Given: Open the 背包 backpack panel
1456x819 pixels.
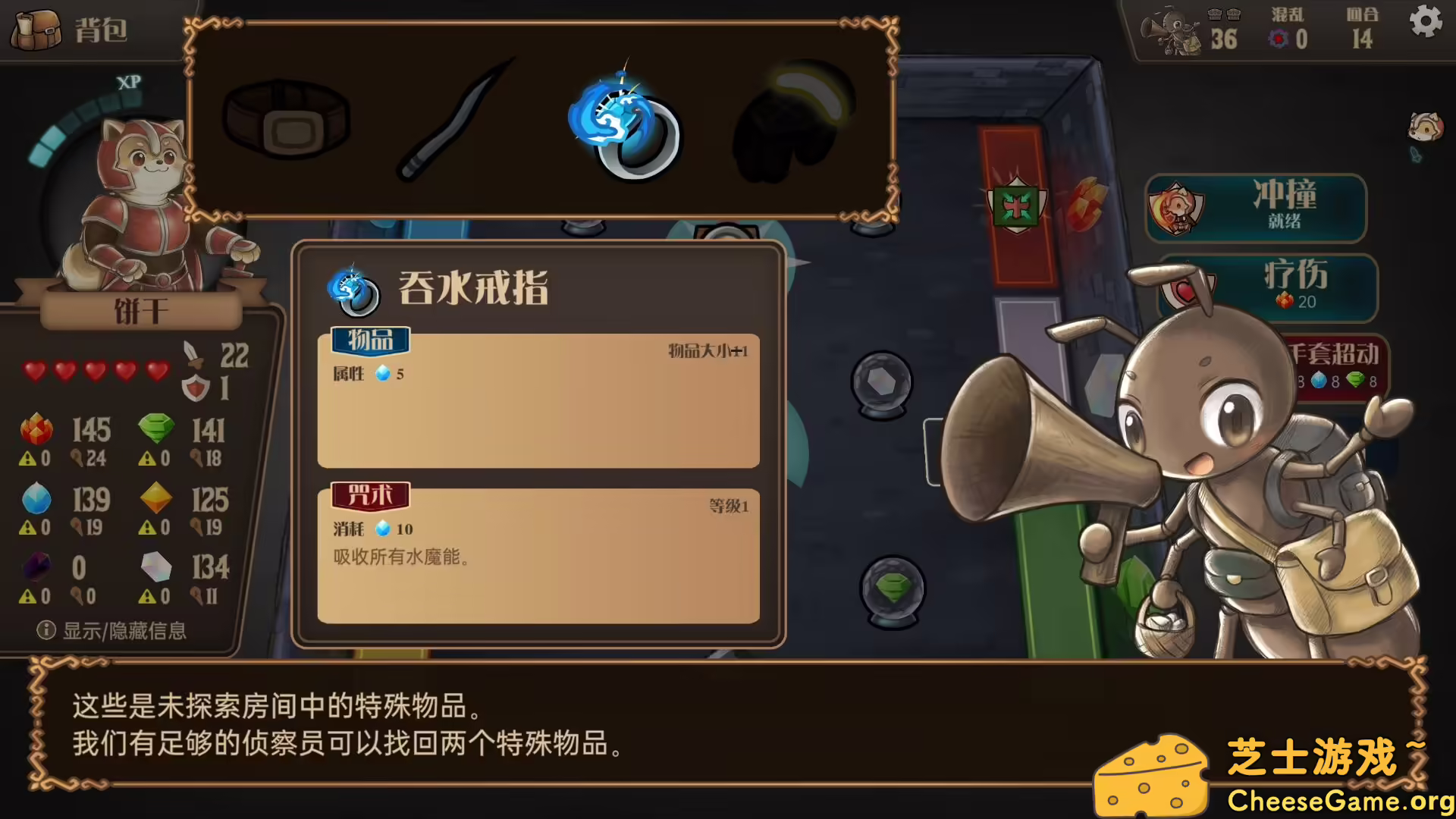Looking at the screenshot, I should (x=68, y=30).
